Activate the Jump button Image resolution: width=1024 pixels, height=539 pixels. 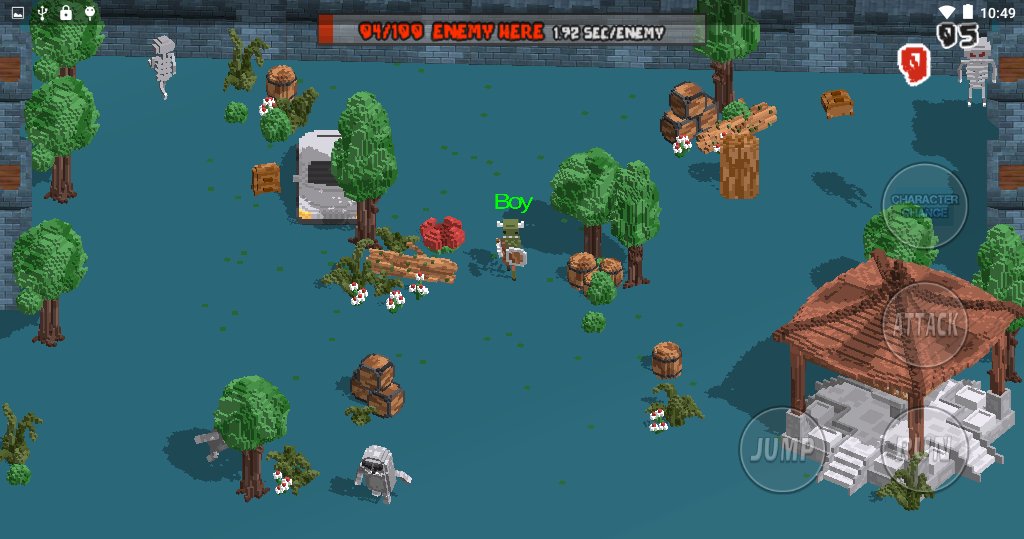click(x=782, y=448)
